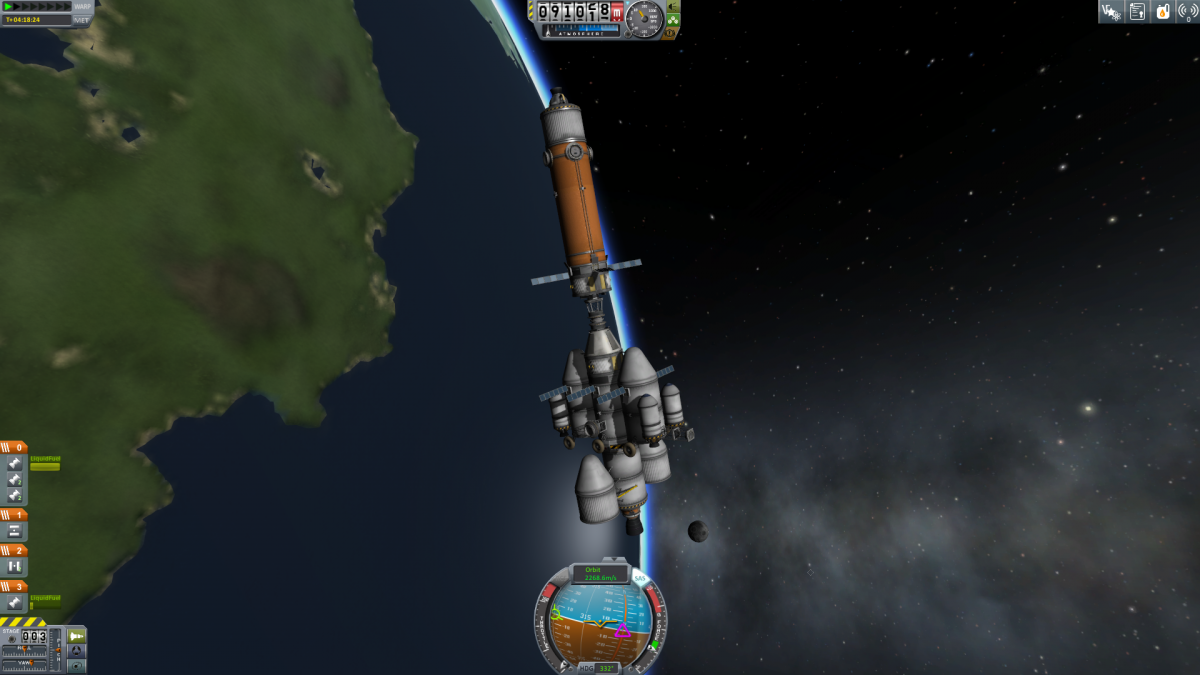Click the red altimeter mode indicator
This screenshot has width=1200, height=675.
[617, 12]
